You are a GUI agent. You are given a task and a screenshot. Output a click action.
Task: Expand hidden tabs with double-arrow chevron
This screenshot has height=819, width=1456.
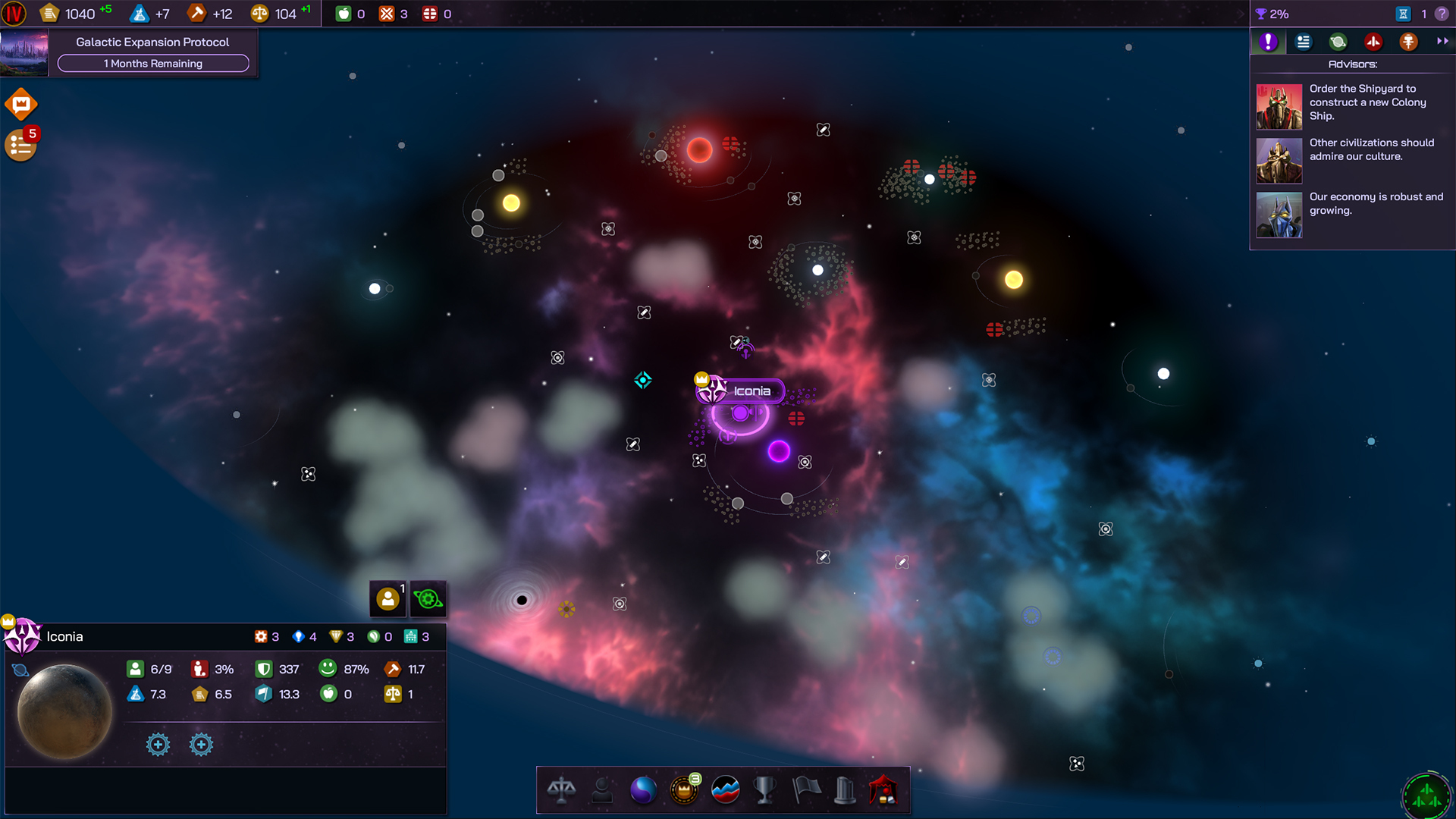[1442, 42]
